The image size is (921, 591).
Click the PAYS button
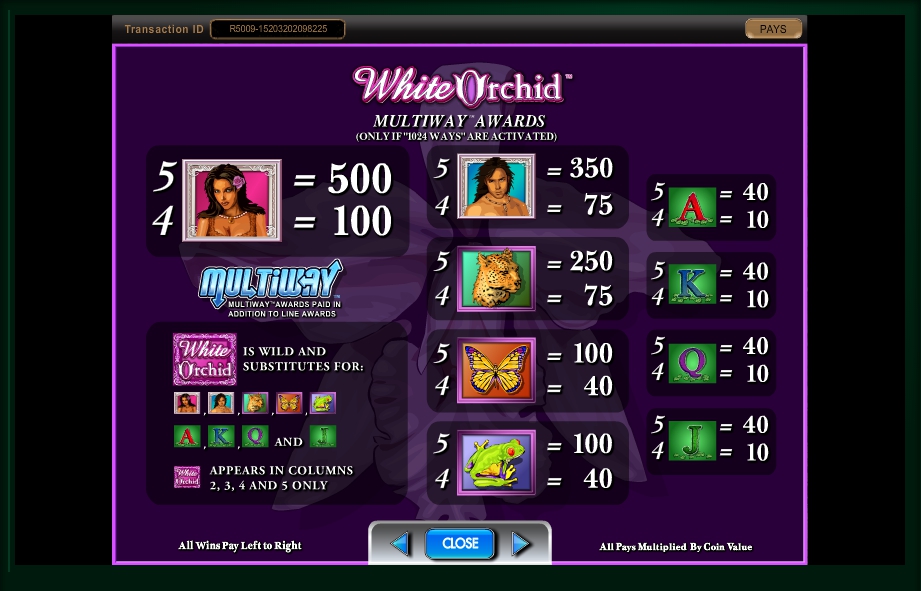click(773, 29)
